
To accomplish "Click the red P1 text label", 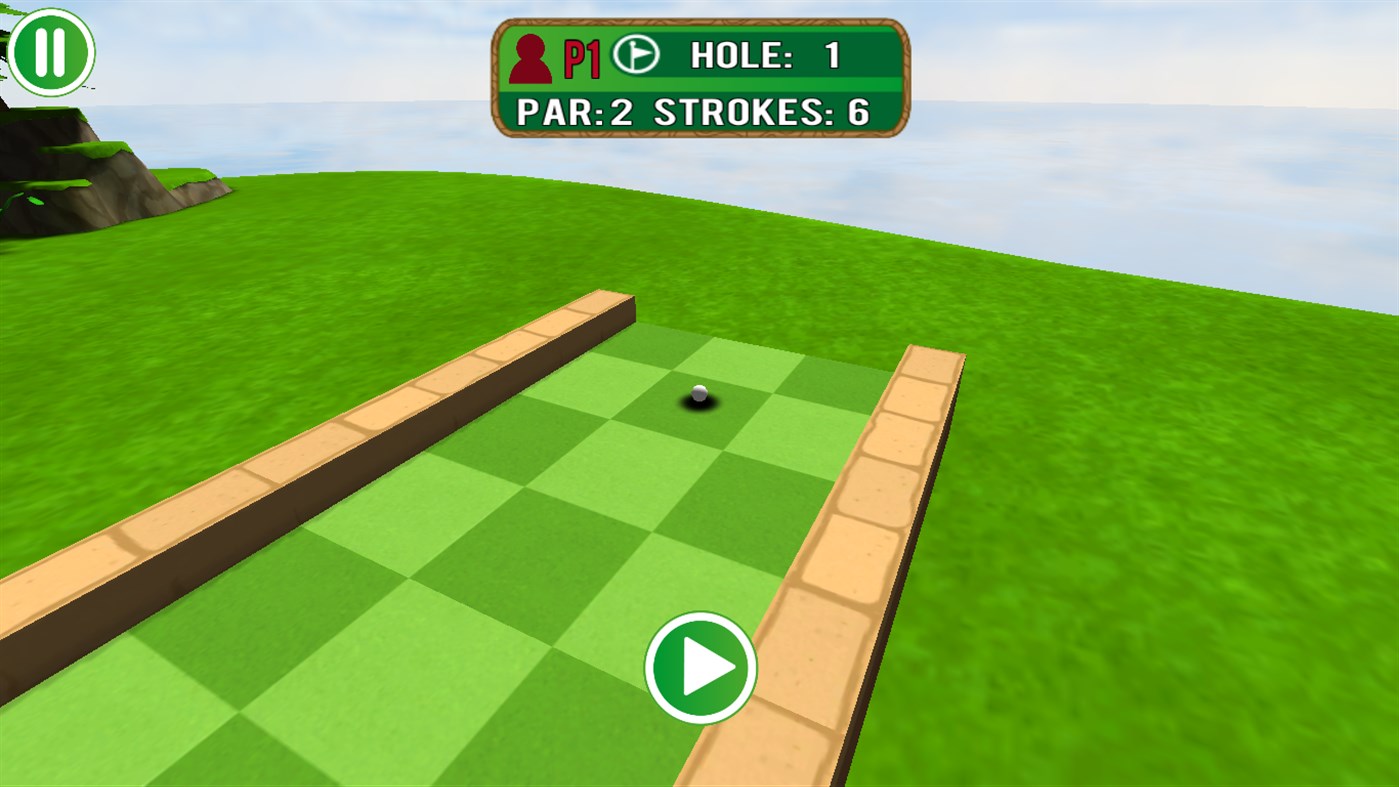I will [x=581, y=57].
